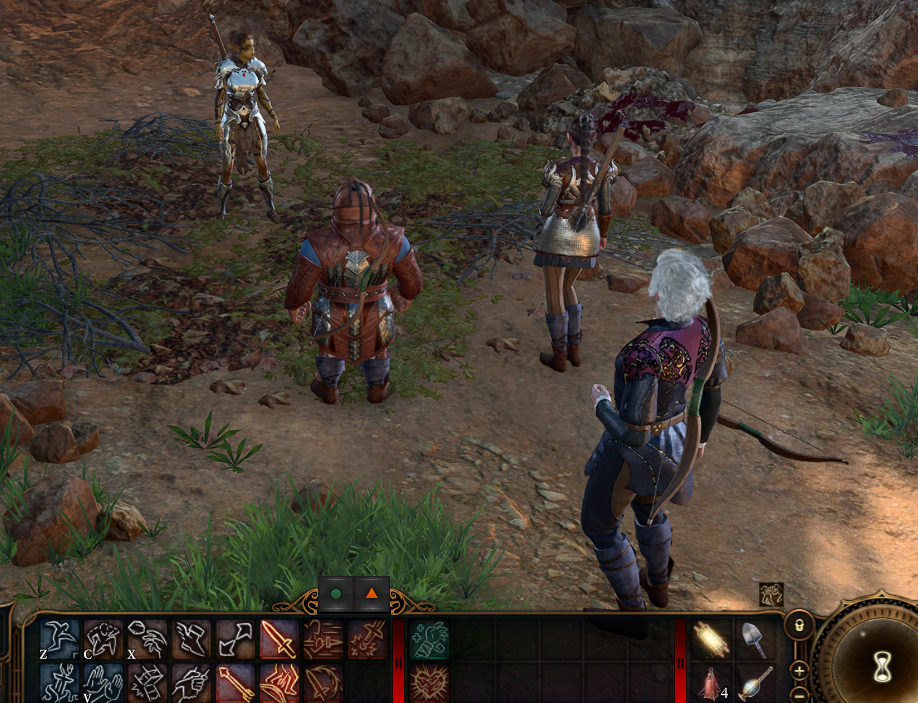Activate the red radiant heart ability
Image resolution: width=918 pixels, height=703 pixels.
(429, 682)
